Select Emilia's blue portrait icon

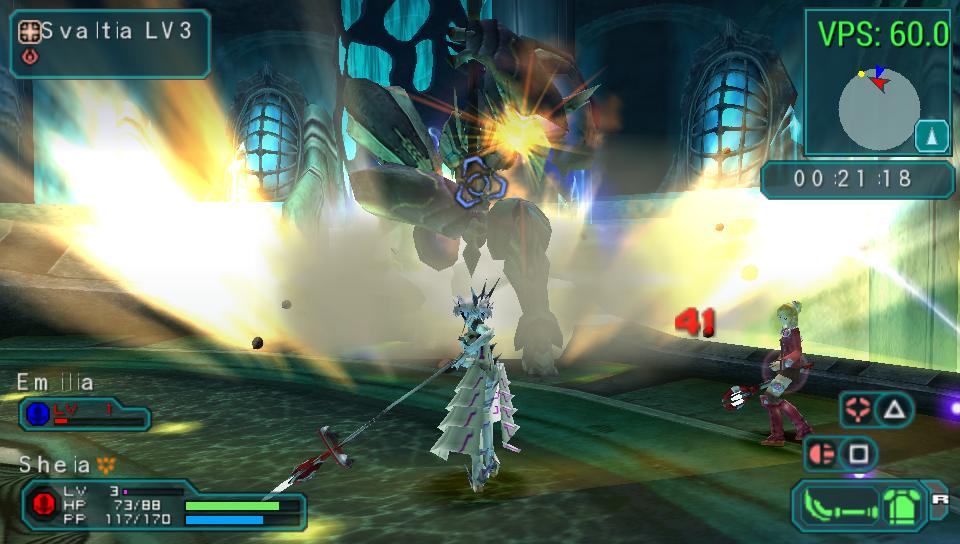point(37,412)
